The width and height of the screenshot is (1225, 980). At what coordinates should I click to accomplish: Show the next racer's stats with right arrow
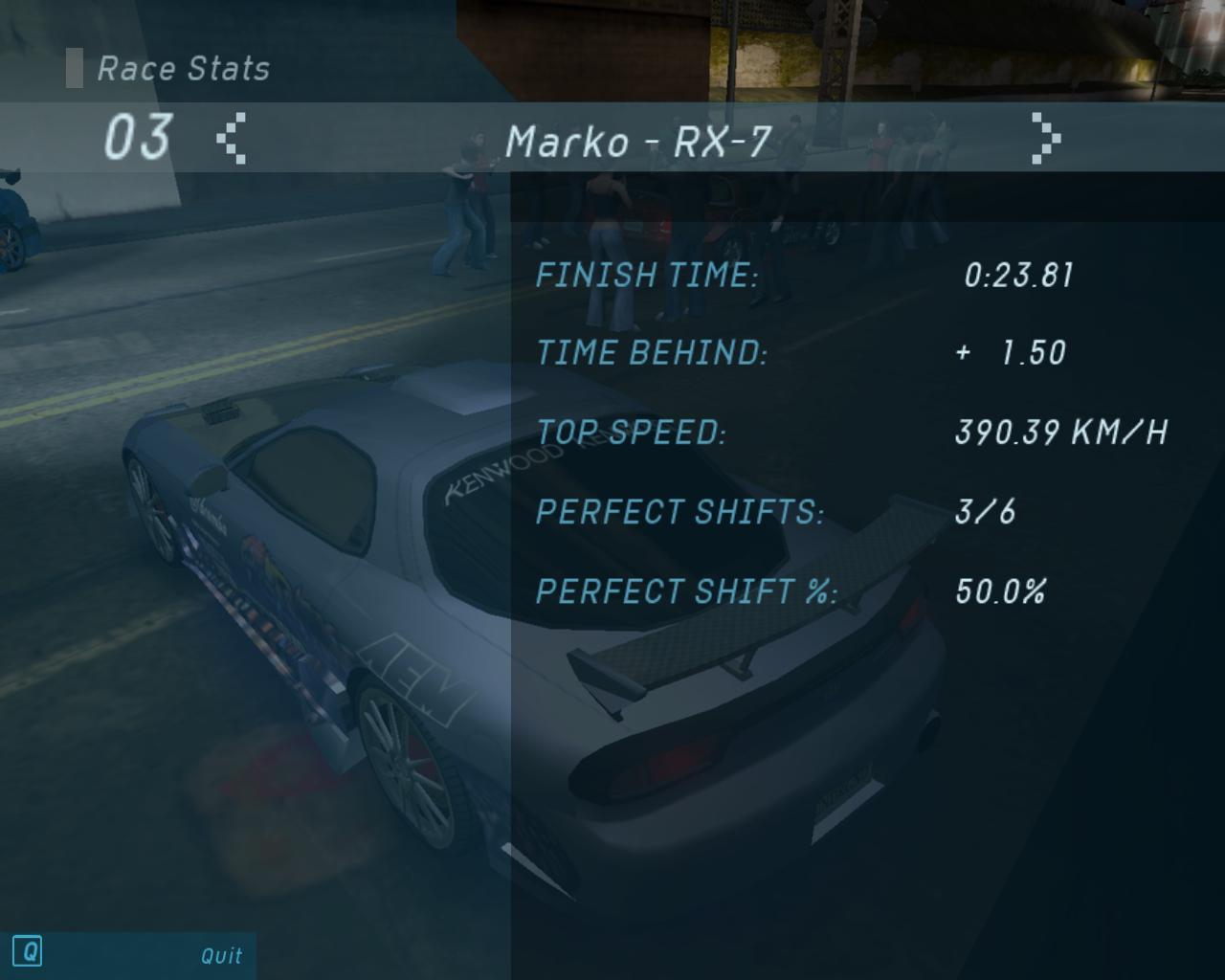(x=1045, y=139)
